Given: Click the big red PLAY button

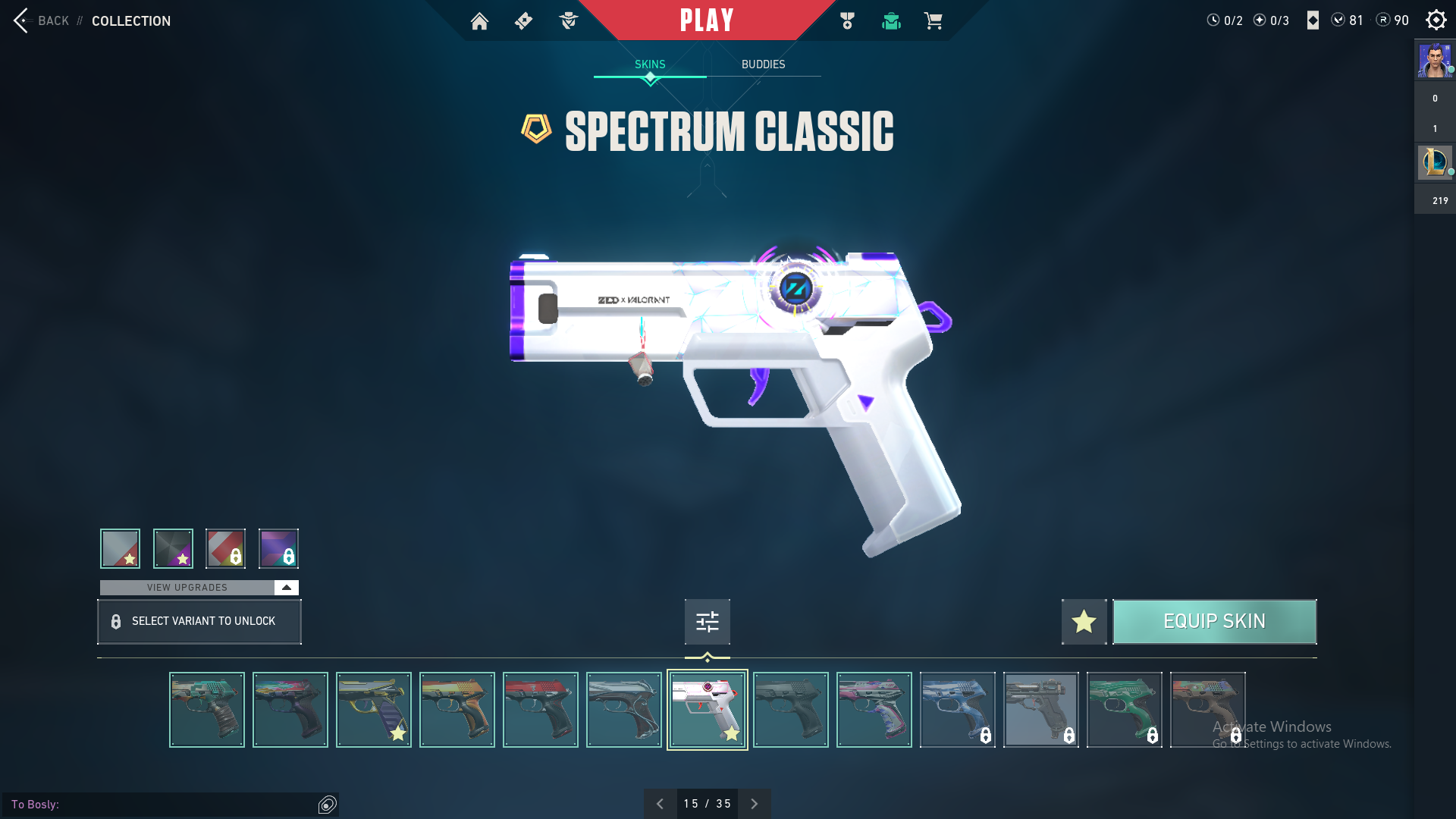Looking at the screenshot, I should (707, 20).
